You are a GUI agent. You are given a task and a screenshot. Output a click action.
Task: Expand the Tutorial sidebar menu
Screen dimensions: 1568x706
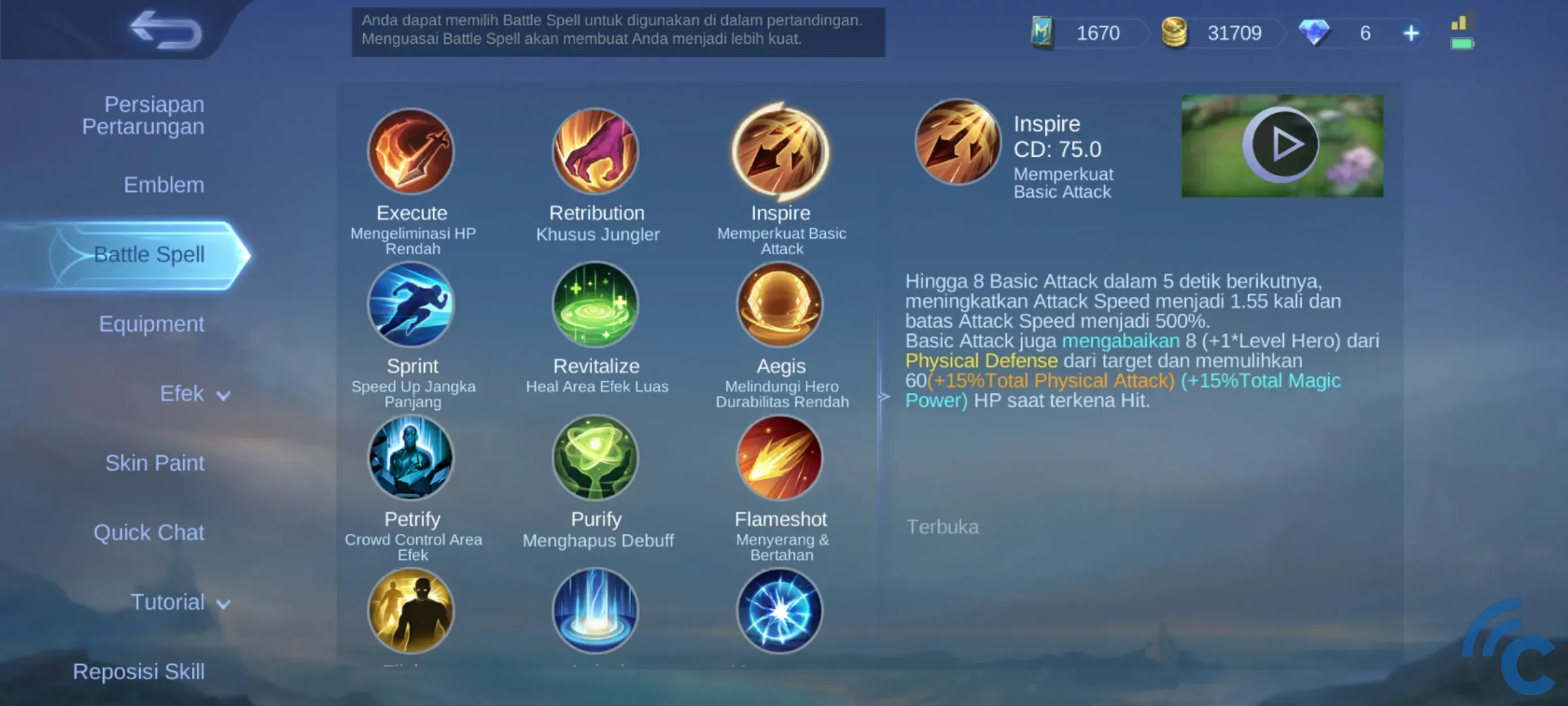181,602
